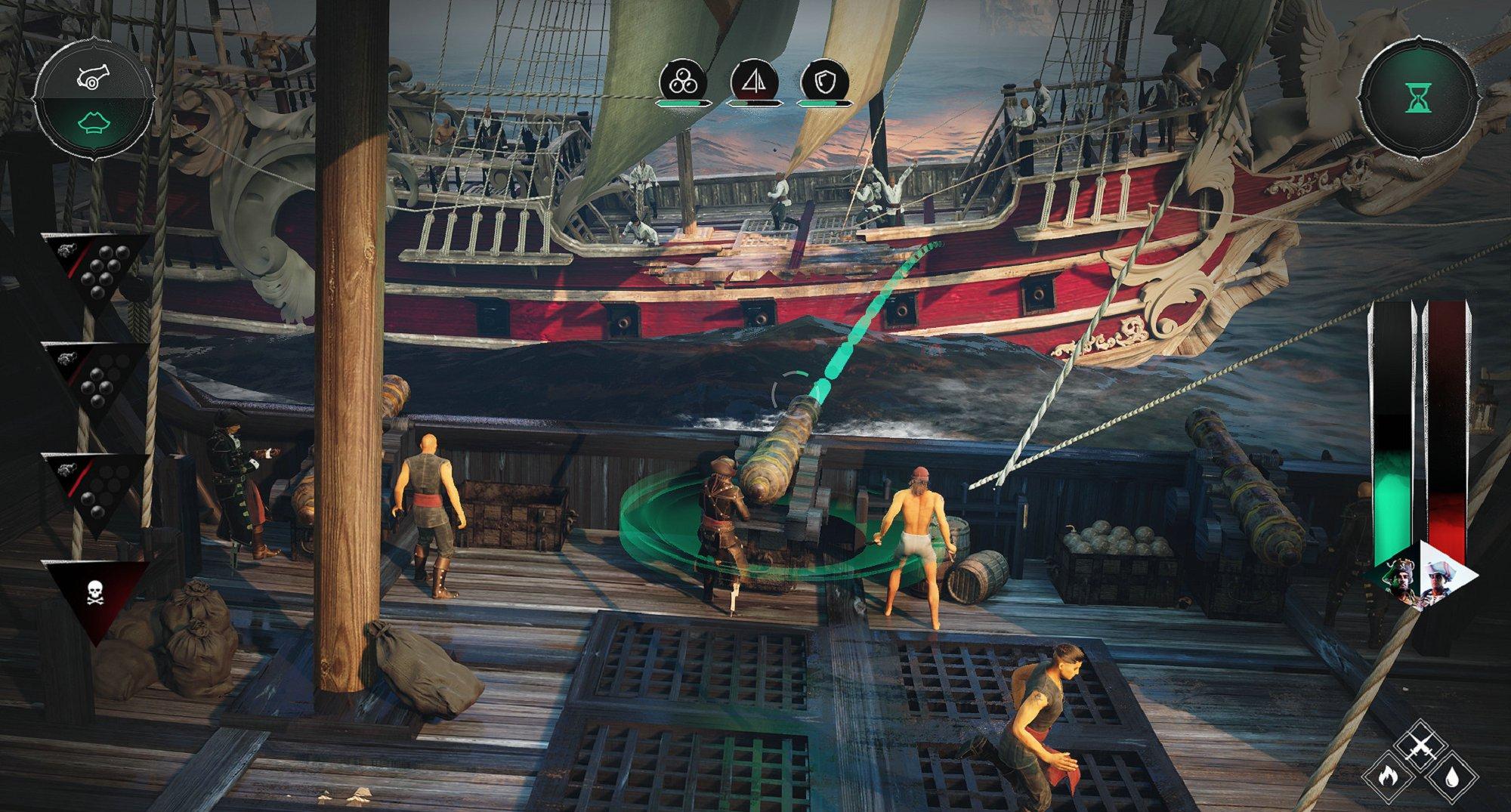This screenshot has width=1511, height=812.
Task: Activate the shield icon
Action: [x=823, y=82]
